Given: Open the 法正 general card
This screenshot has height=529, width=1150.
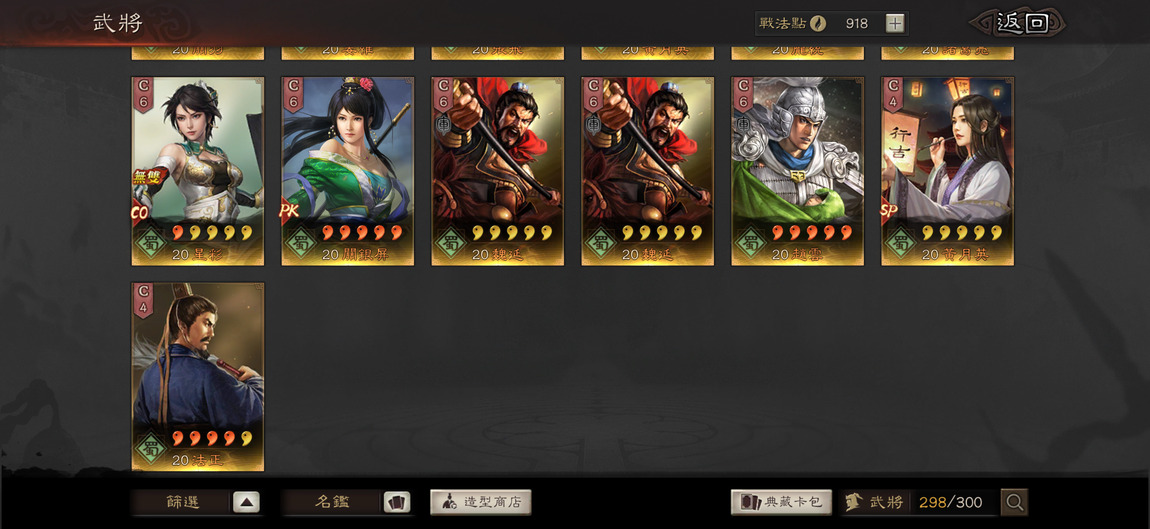Looking at the screenshot, I should pos(198,376).
